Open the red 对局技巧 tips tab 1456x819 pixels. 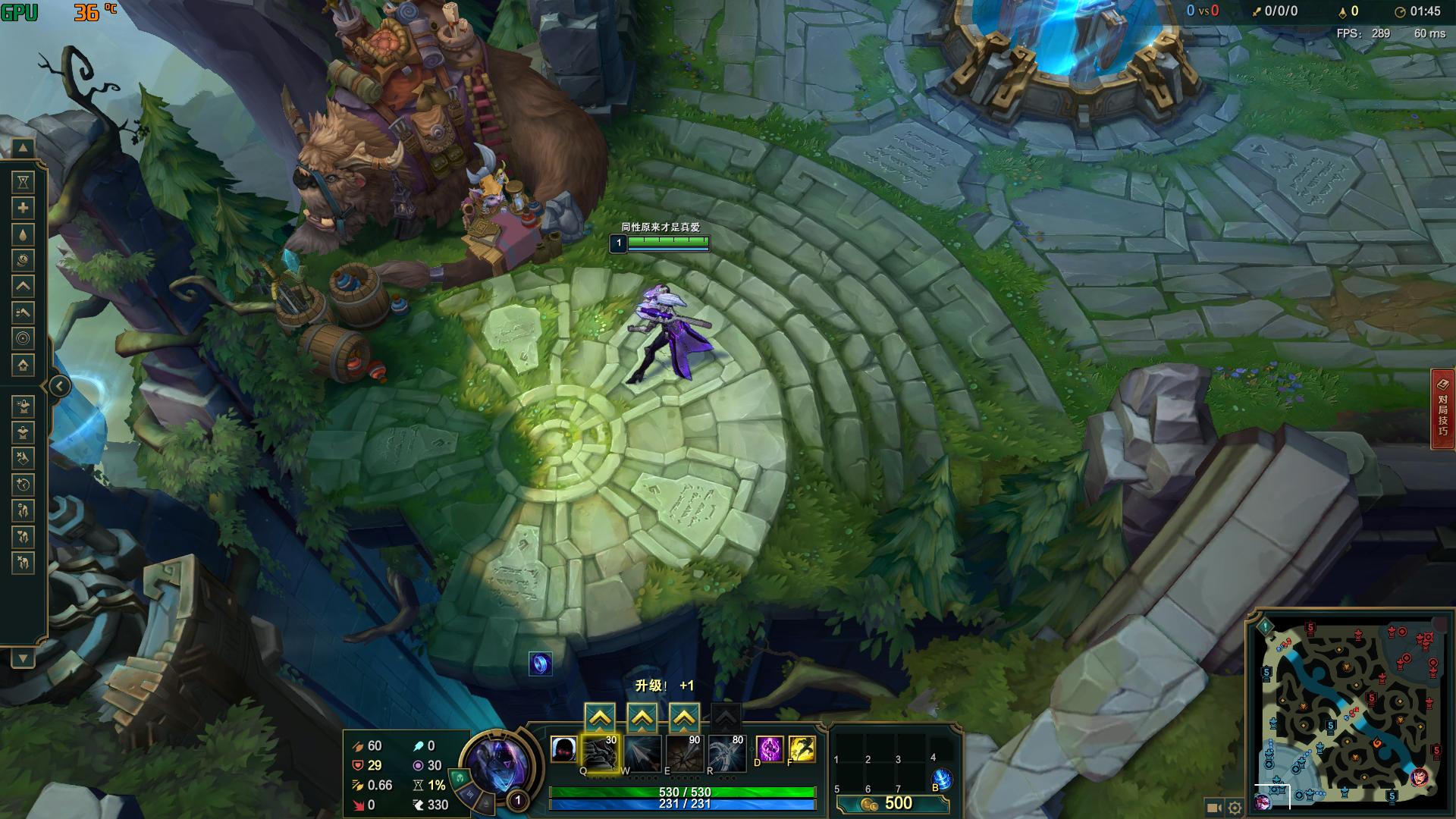tap(1442, 409)
